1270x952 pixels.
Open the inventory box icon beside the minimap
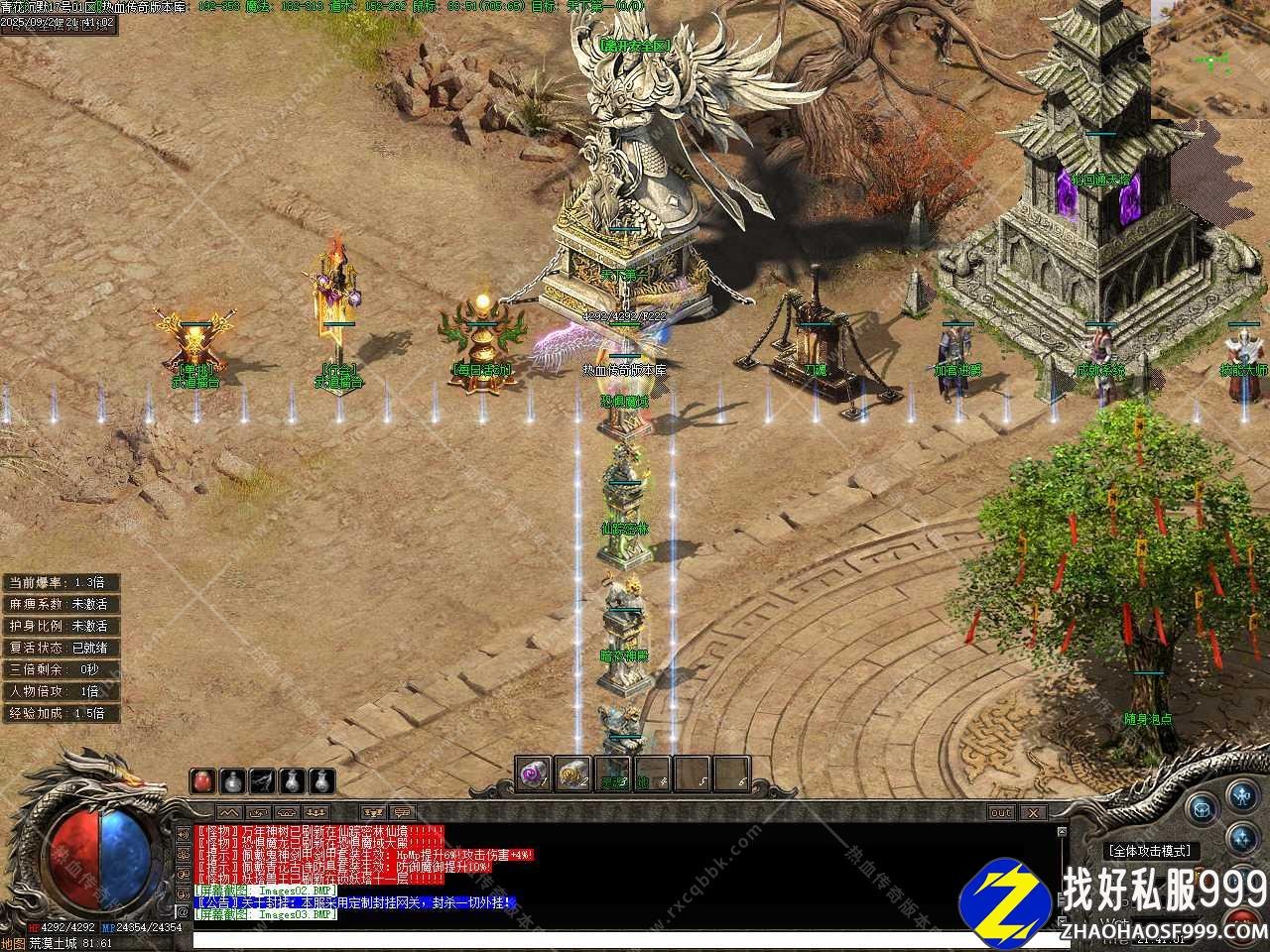(1203, 810)
